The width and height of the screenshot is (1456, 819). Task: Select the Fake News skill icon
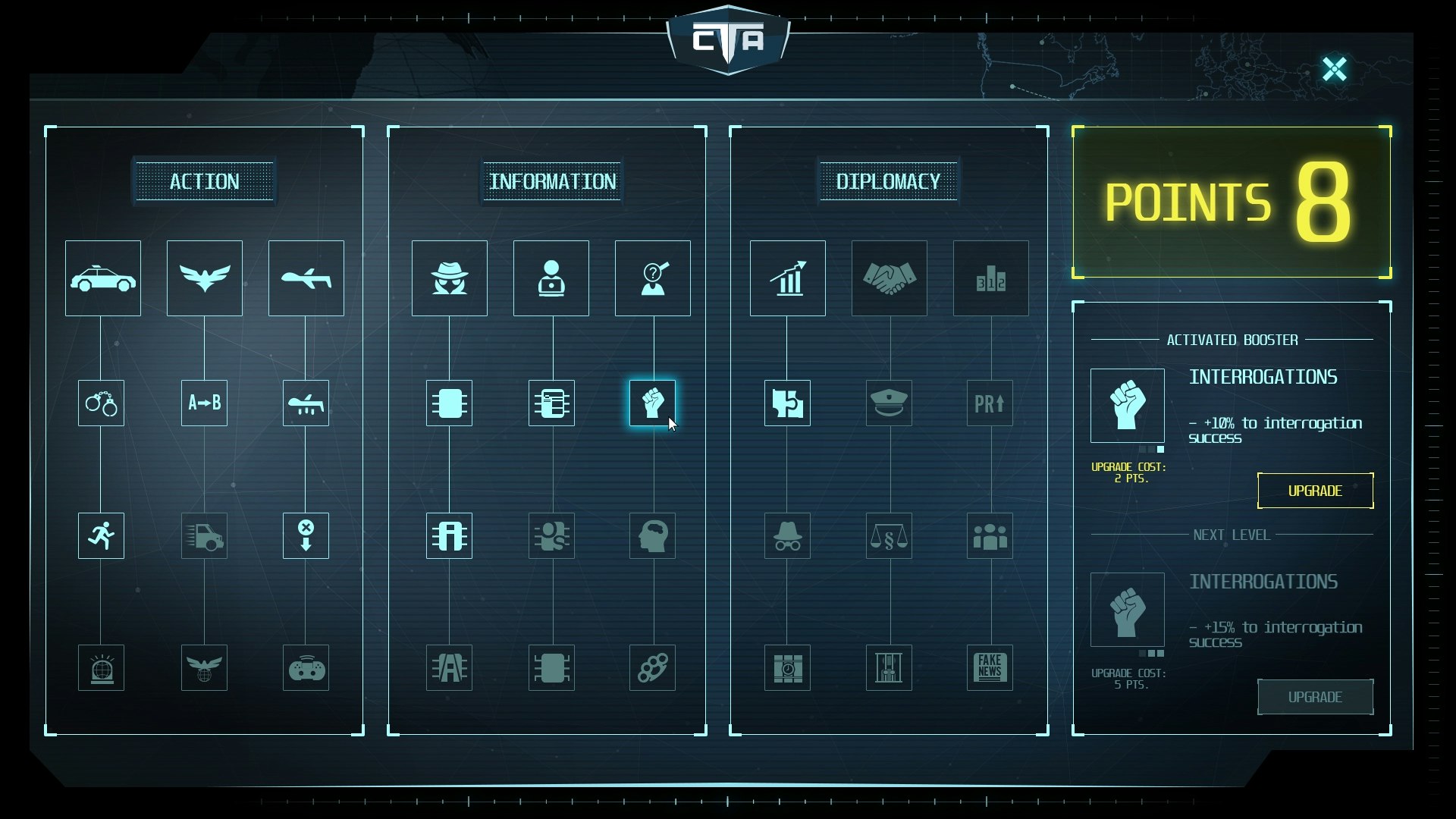(x=990, y=668)
